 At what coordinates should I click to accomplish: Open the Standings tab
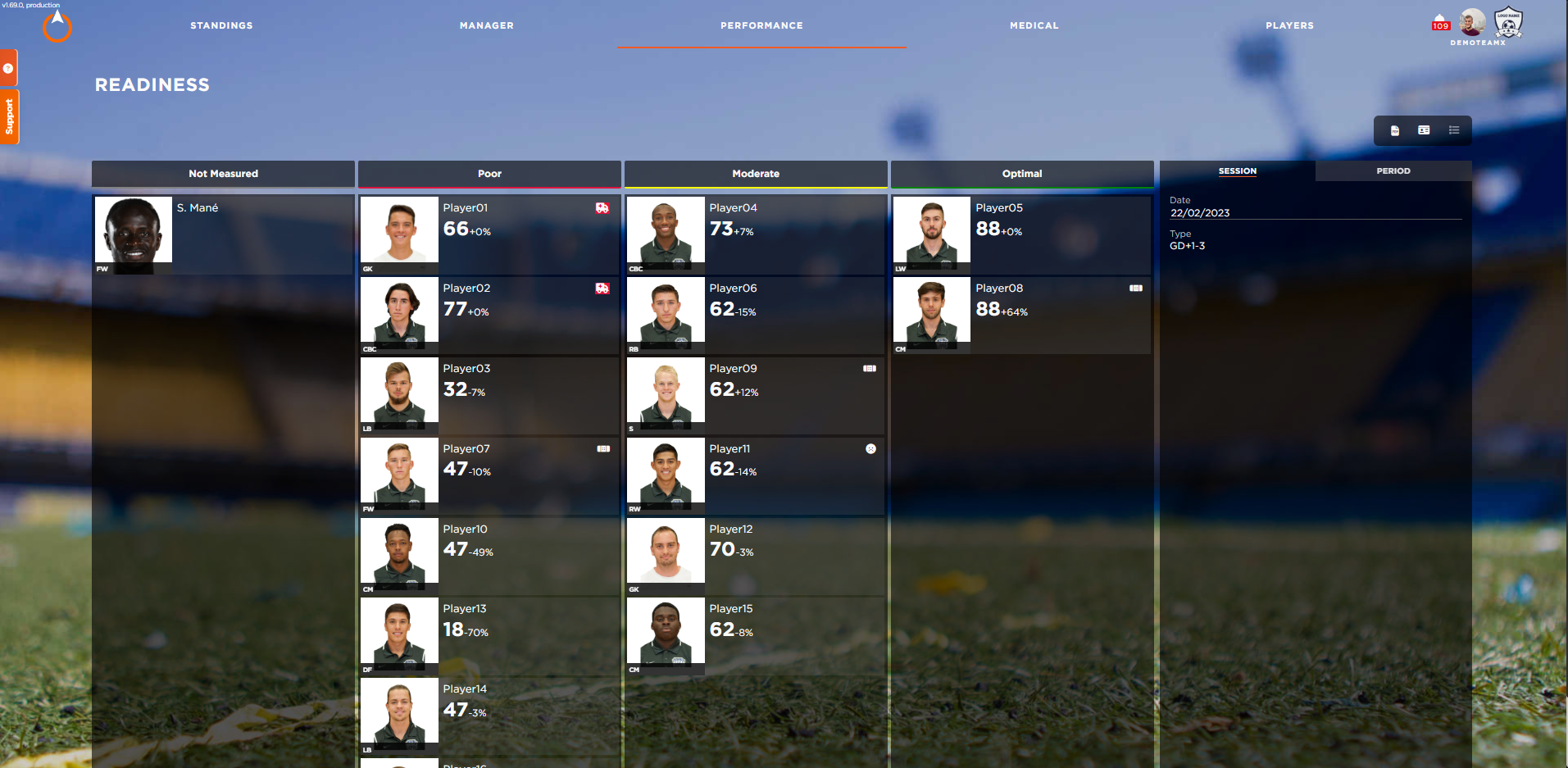(221, 25)
